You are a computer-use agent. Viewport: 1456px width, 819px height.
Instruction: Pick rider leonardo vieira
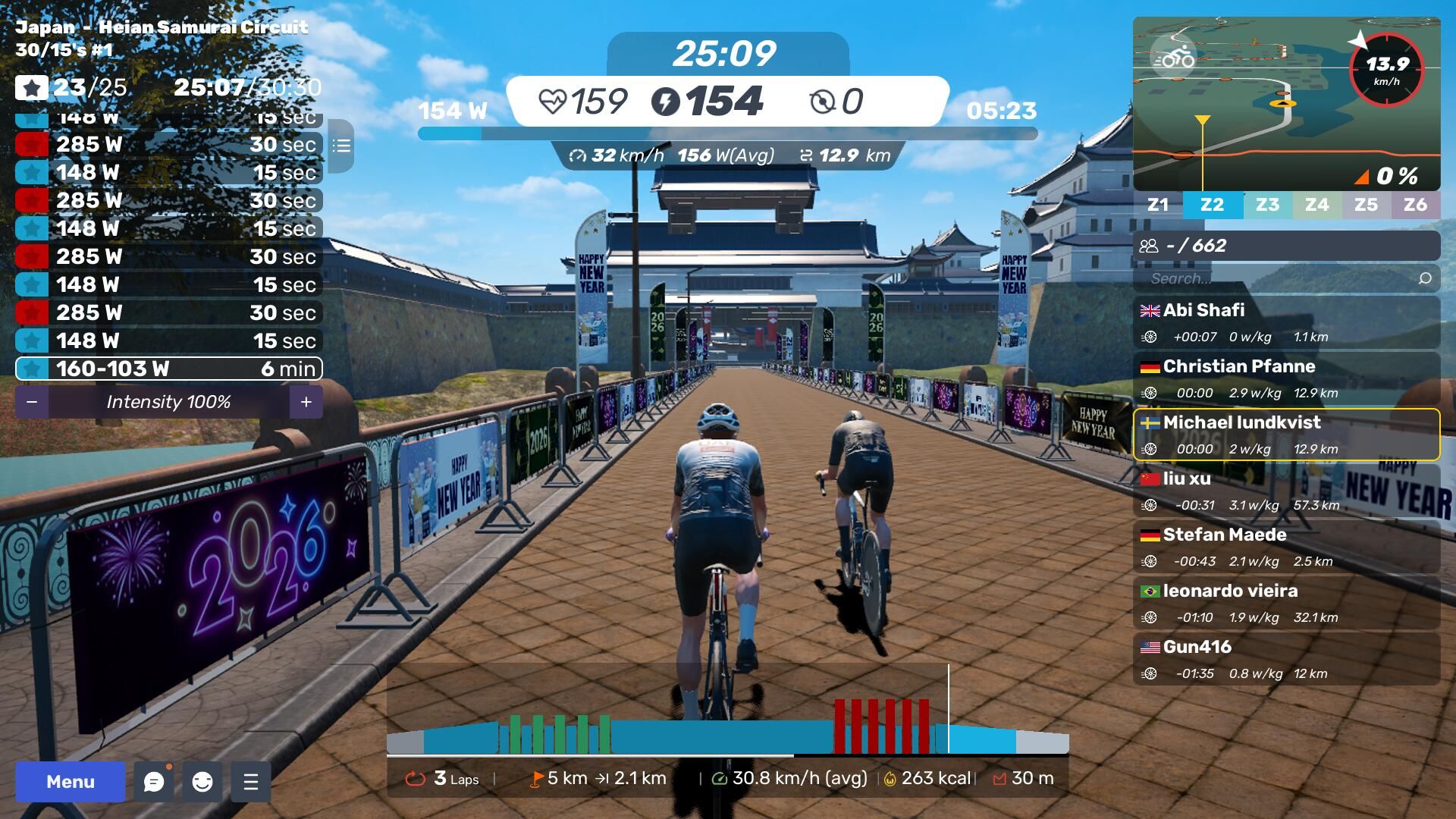click(1286, 604)
